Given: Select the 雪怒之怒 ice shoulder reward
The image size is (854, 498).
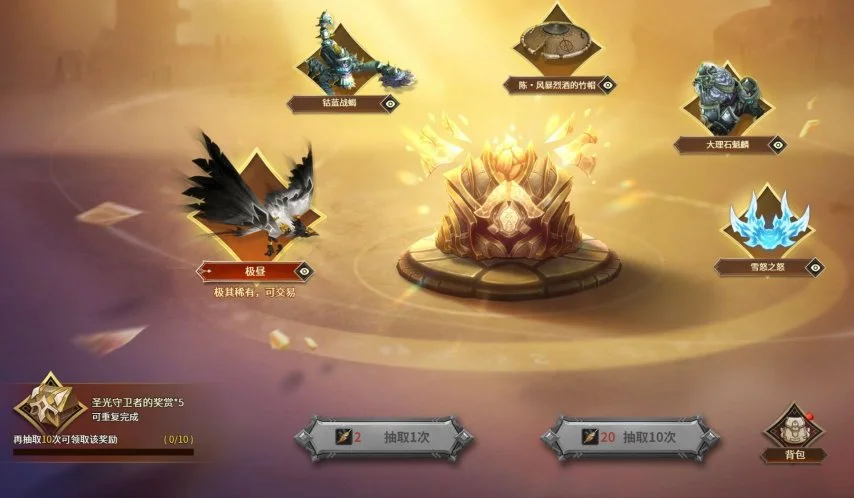Looking at the screenshot, I should [x=768, y=222].
